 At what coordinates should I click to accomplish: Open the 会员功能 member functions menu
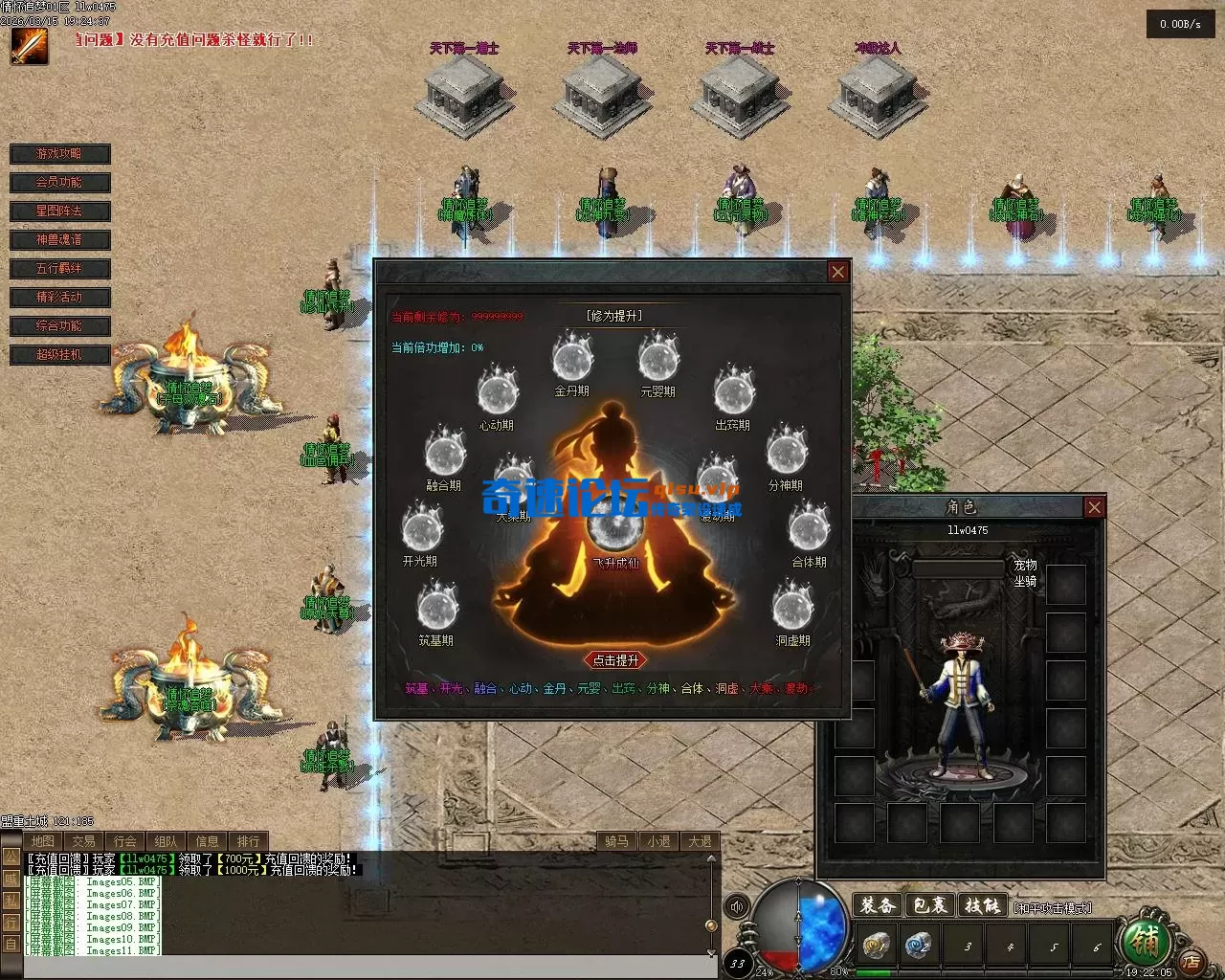(59, 183)
